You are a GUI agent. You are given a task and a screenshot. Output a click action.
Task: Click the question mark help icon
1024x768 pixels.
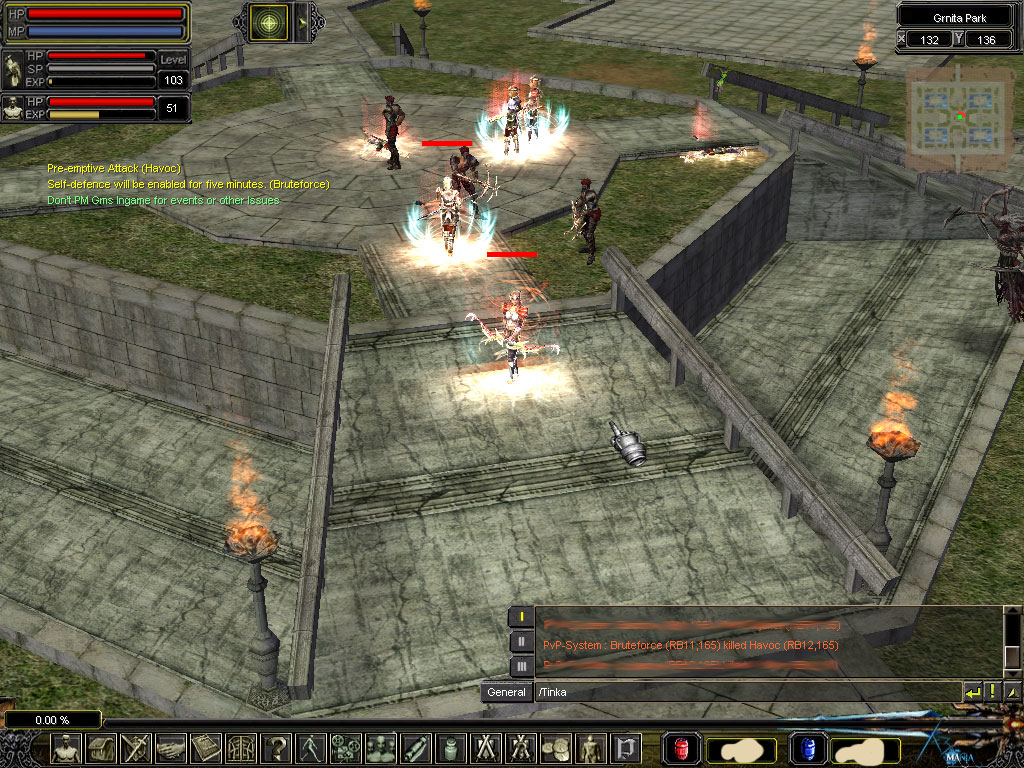coord(275,749)
